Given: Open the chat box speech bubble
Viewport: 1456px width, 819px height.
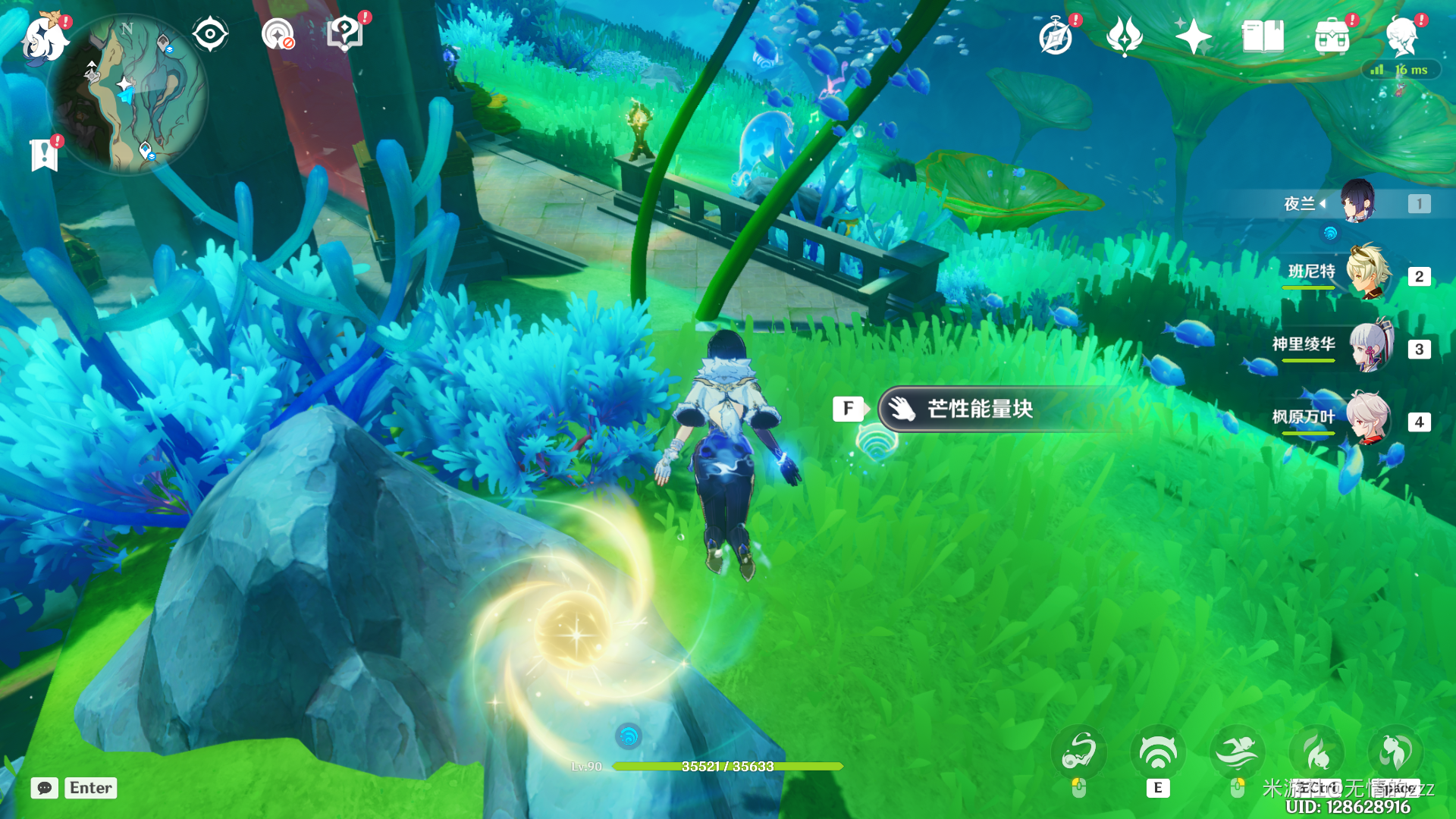Looking at the screenshot, I should tap(45, 788).
